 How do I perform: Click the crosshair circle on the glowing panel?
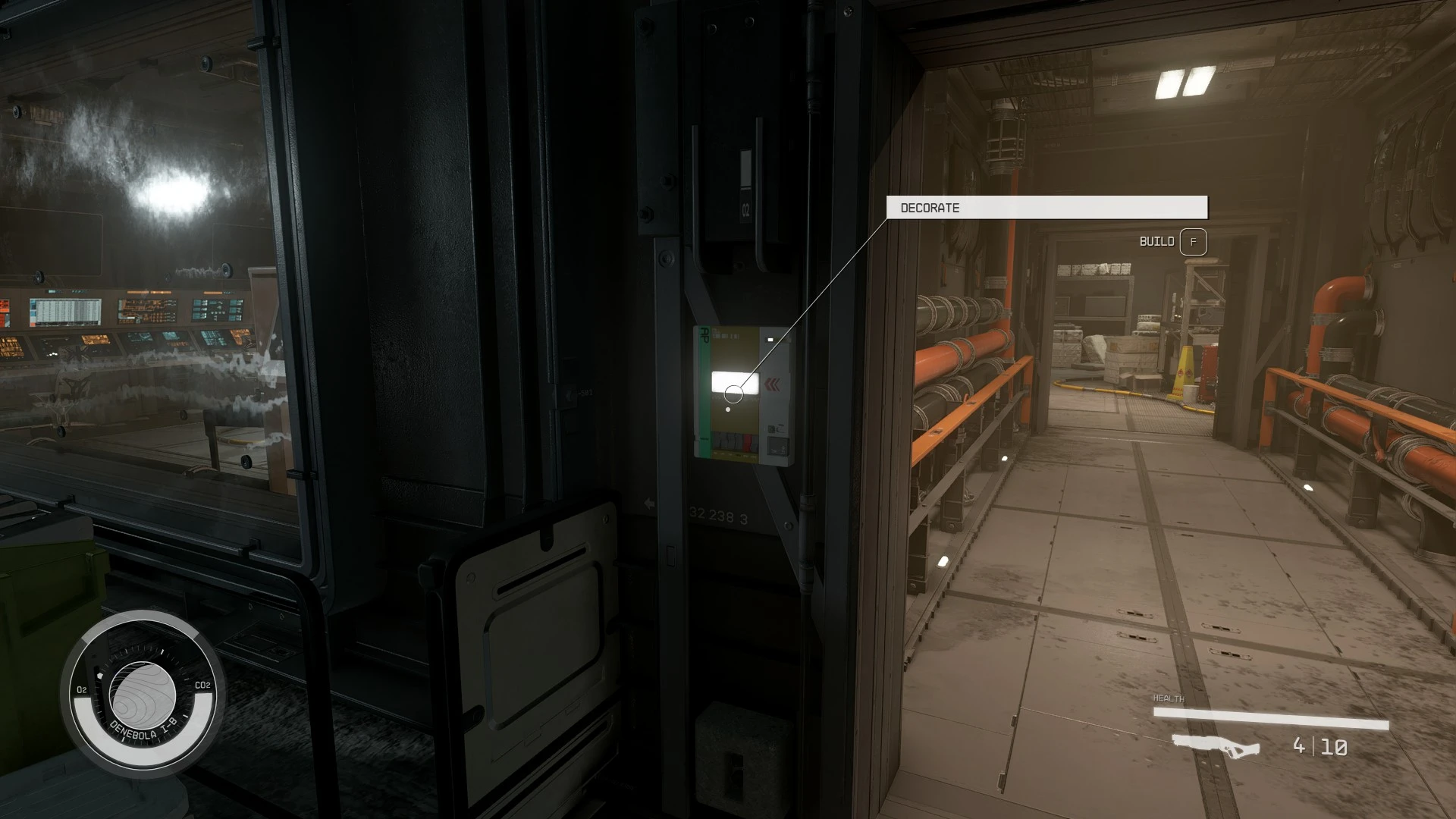click(x=733, y=395)
